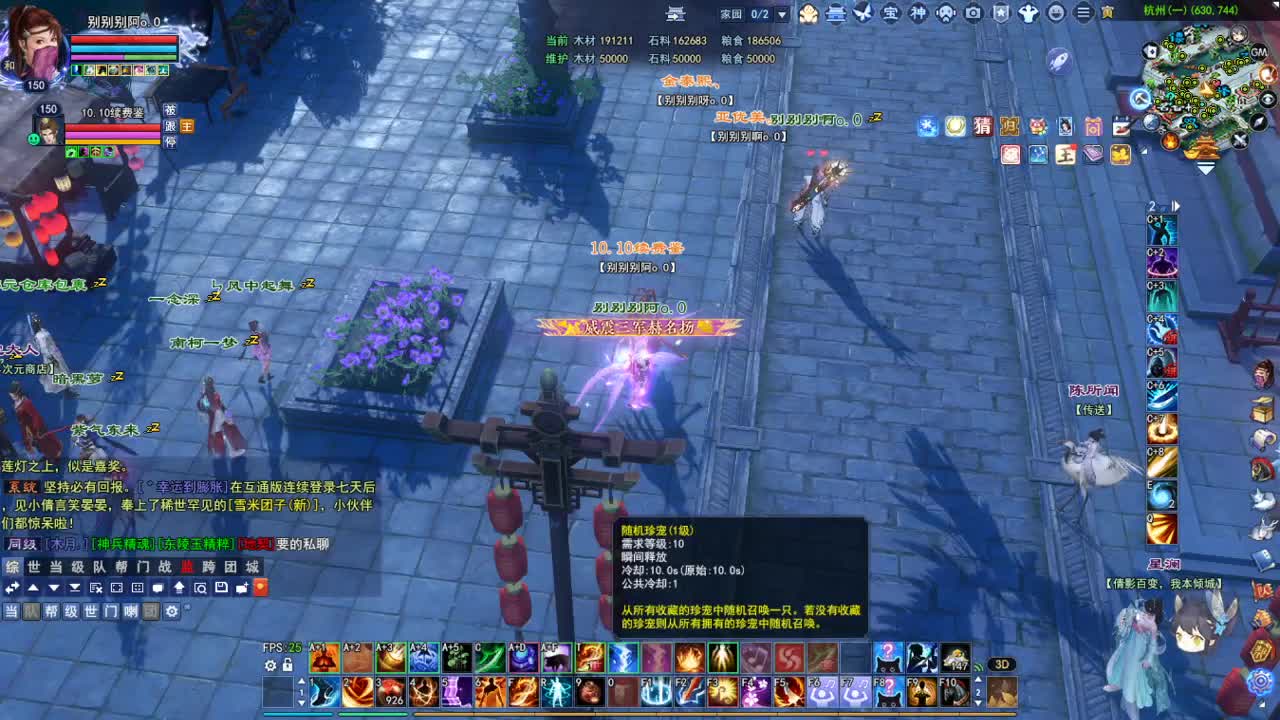1280x720 pixels.
Task: Open the butterfly wings panel icon
Action: point(862,13)
